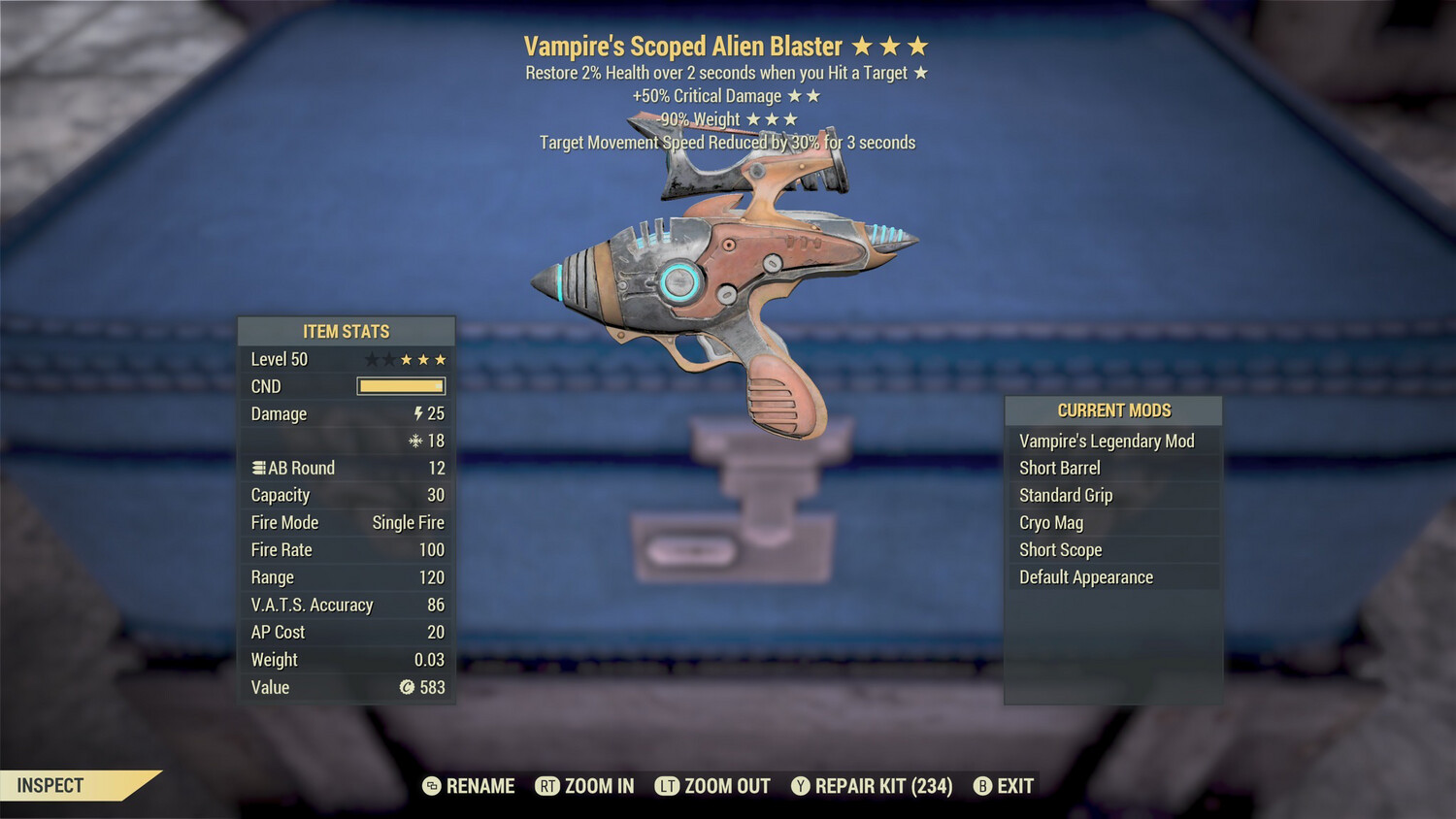Click the AB Round ammo icon

256,468
